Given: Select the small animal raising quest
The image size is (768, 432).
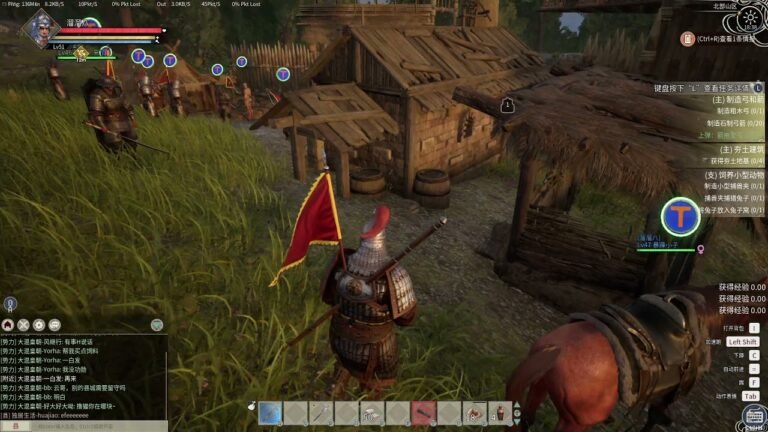Looking at the screenshot, I should pyautogui.click(x=733, y=174).
